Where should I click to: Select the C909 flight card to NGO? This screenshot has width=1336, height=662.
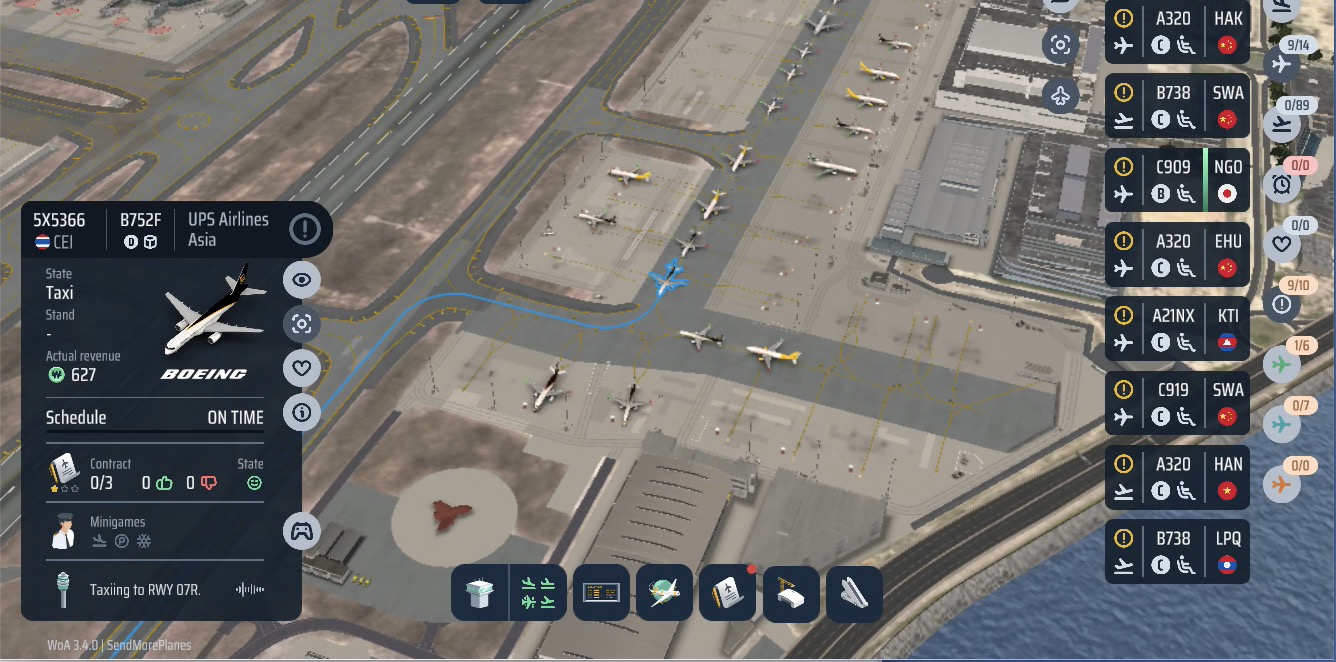pyautogui.click(x=1177, y=180)
